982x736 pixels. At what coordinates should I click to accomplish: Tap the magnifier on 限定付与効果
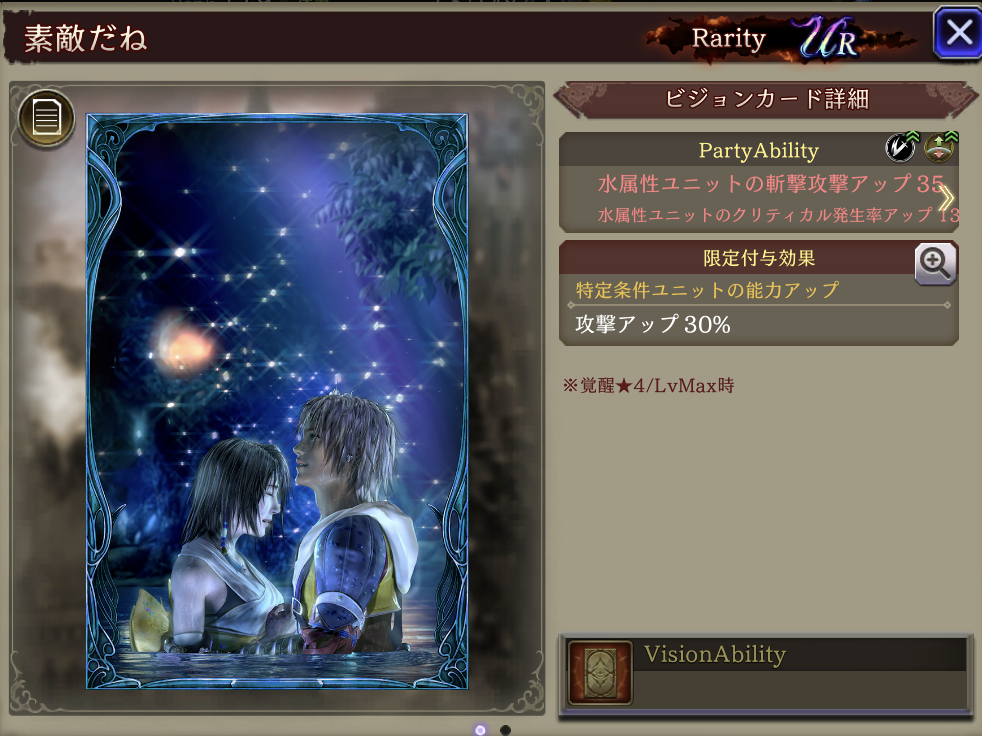tap(935, 264)
